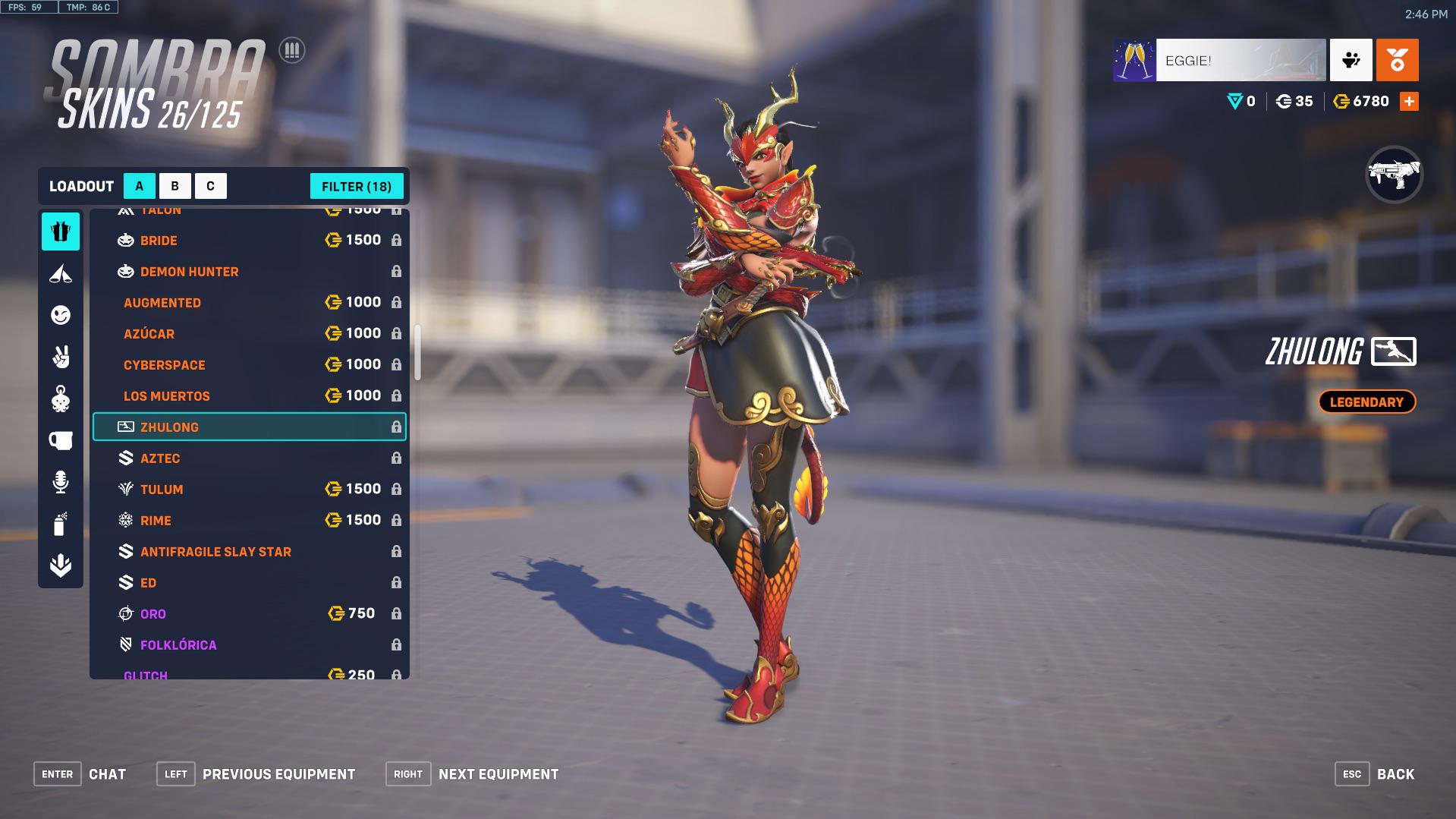
Task: Select the highlighted Skins category icon
Action: 61,232
